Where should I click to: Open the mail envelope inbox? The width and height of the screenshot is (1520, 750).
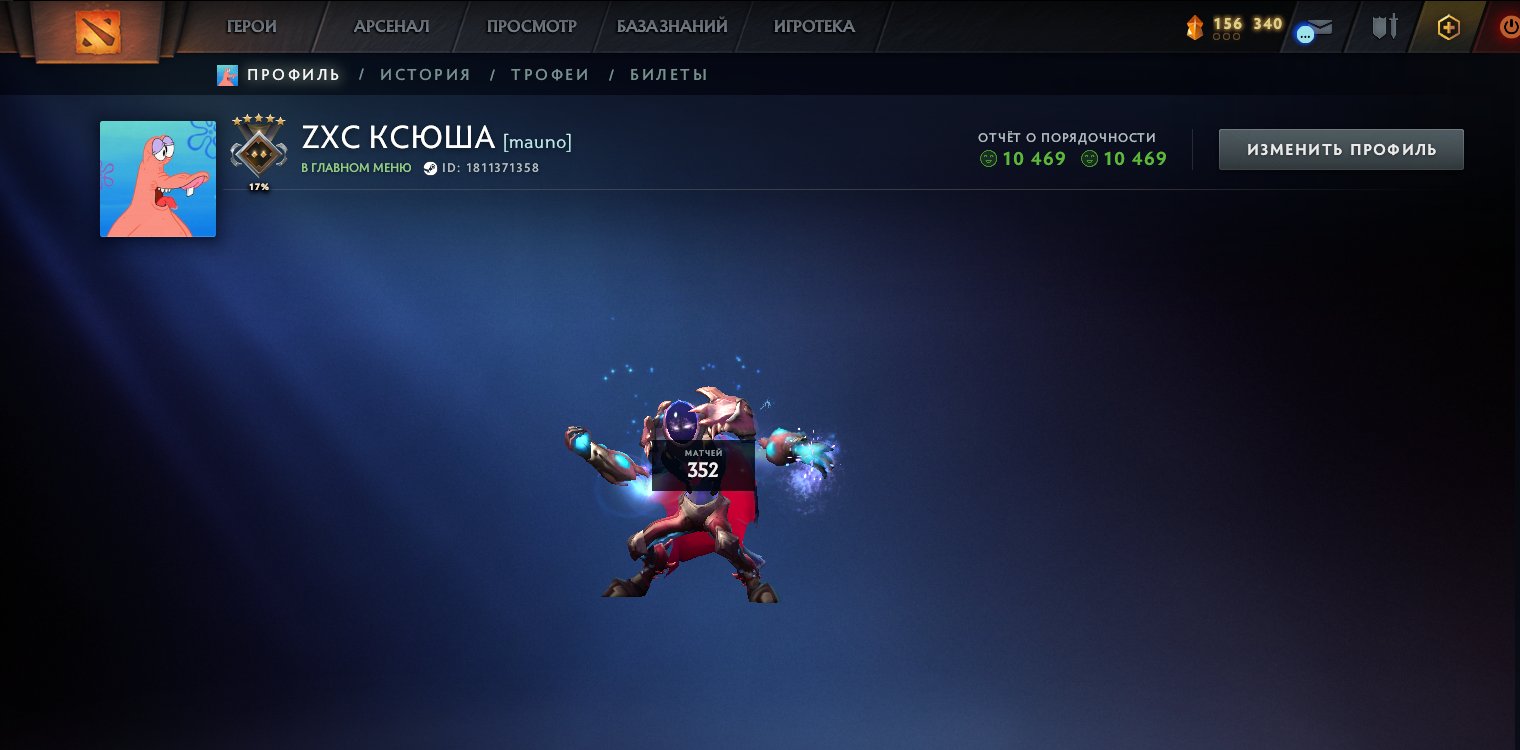1319,28
